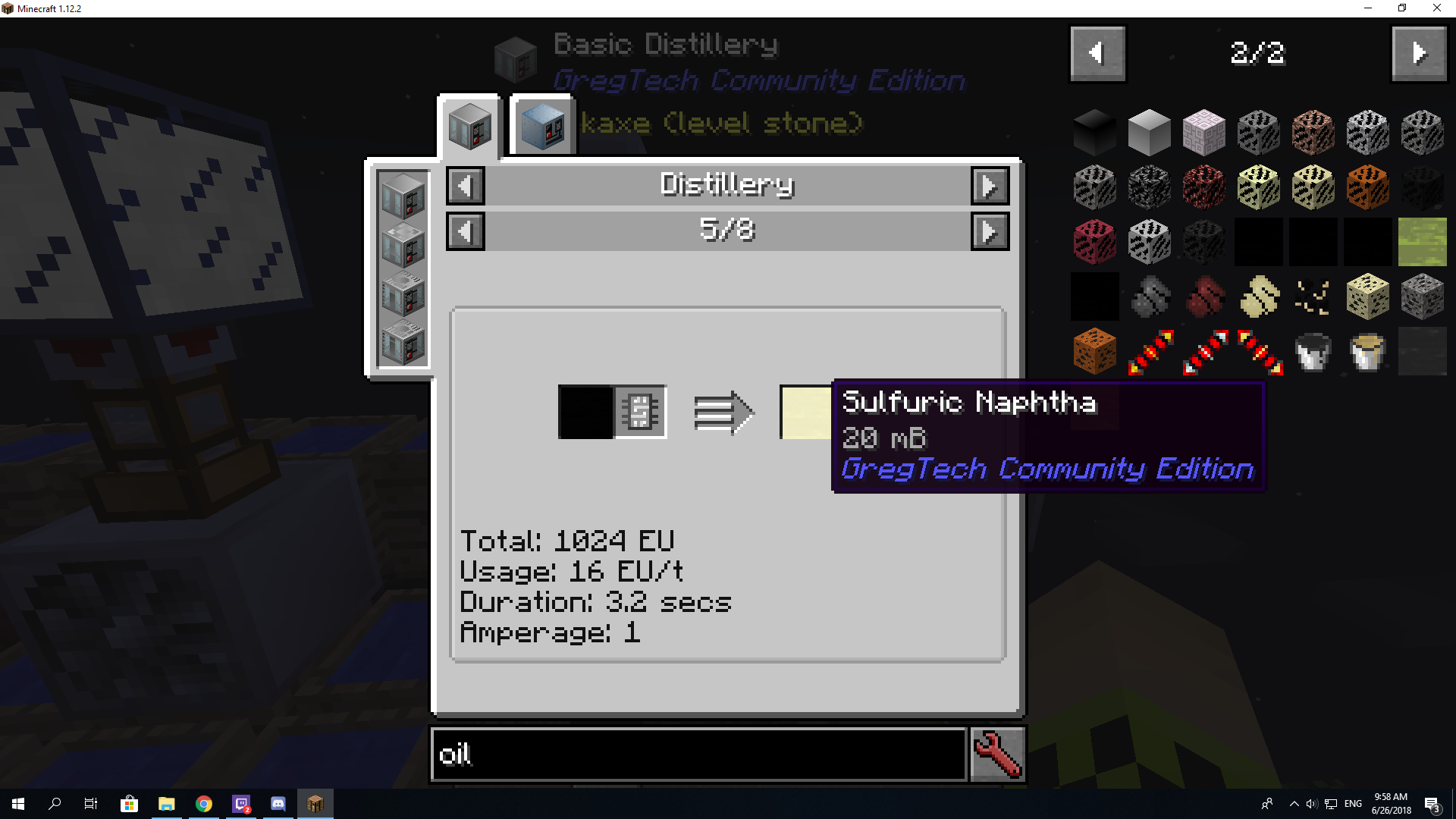
Task: Select the chiseled white block in the top row
Action: (1204, 131)
